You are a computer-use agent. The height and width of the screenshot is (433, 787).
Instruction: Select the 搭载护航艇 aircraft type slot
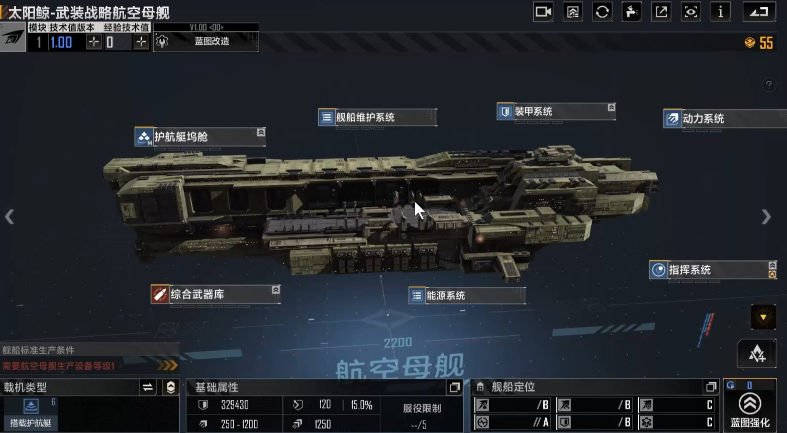[30, 412]
